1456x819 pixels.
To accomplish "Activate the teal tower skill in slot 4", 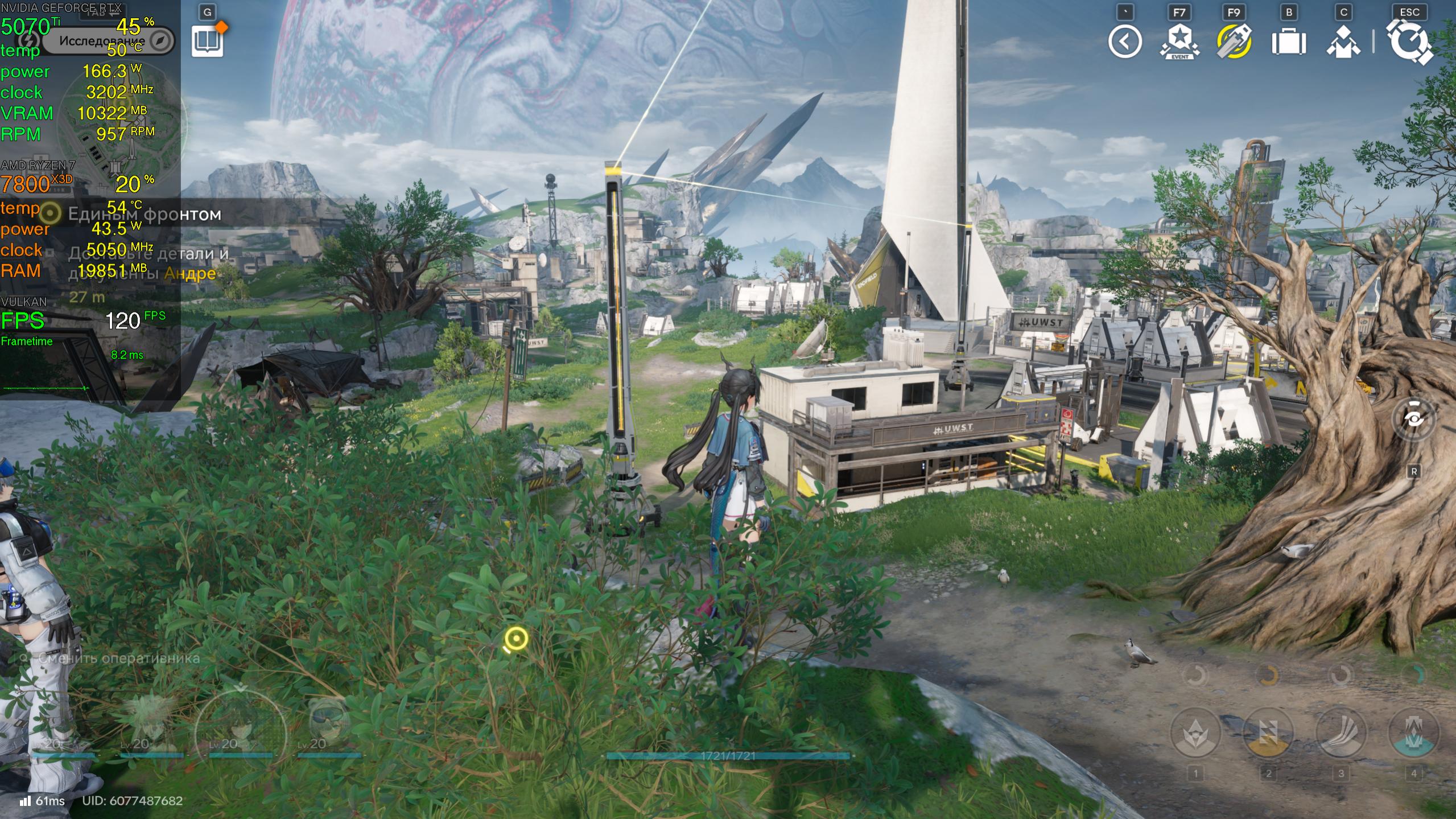I will point(1413,733).
